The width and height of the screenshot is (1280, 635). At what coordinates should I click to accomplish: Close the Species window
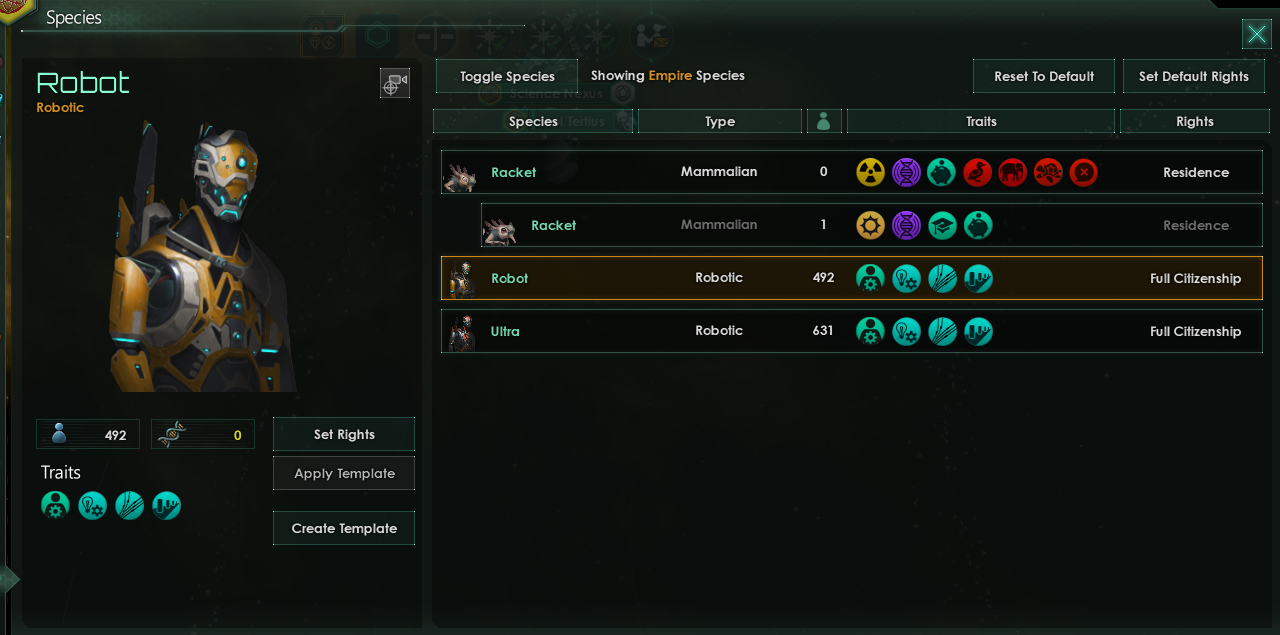pyautogui.click(x=1256, y=34)
